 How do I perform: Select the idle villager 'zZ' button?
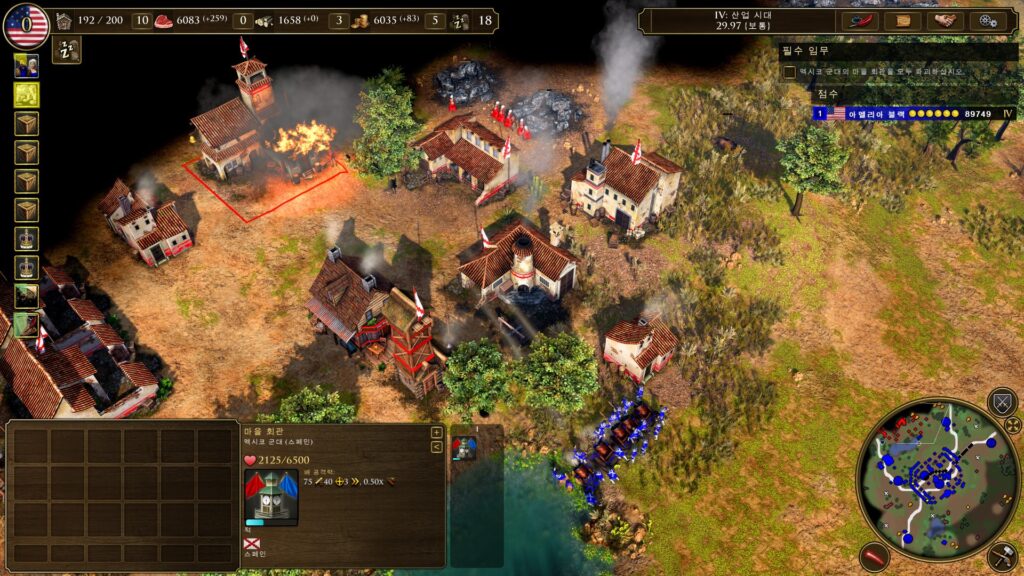click(67, 50)
